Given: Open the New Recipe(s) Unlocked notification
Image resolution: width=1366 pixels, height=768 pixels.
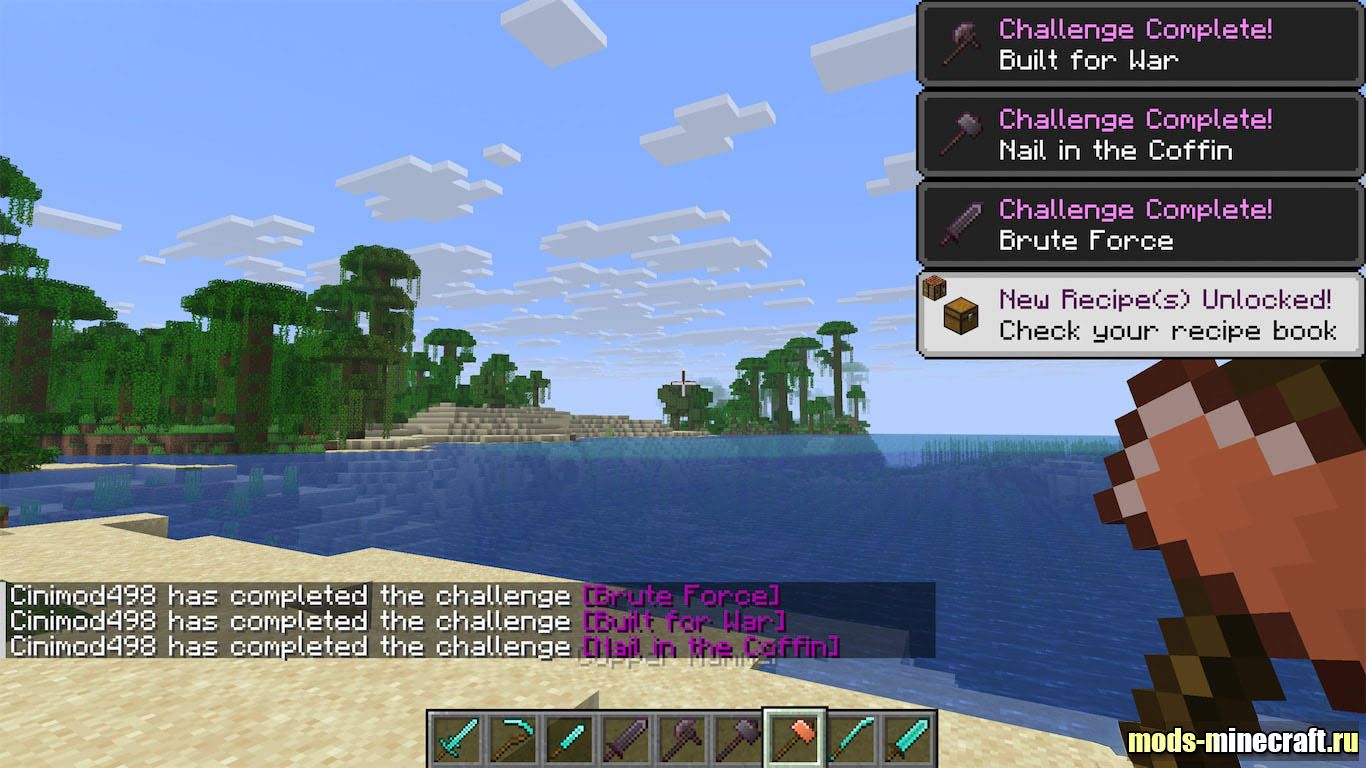Looking at the screenshot, I should coord(1140,315).
